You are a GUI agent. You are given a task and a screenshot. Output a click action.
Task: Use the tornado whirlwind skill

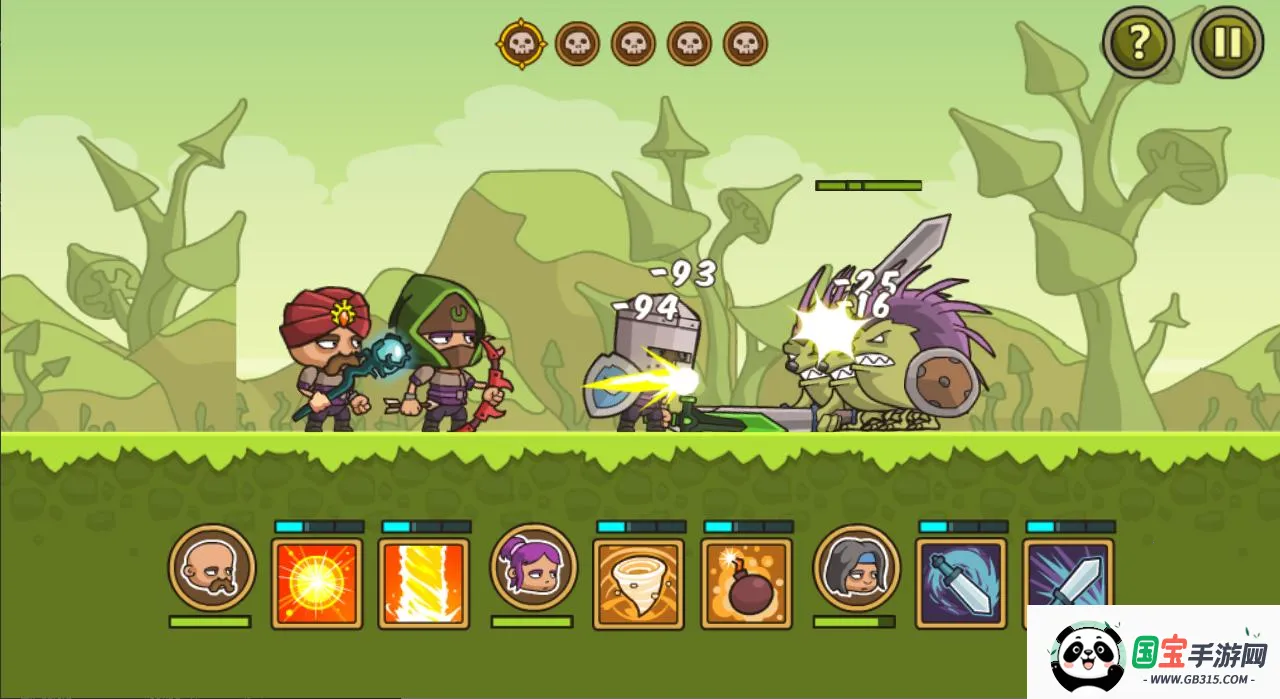[x=639, y=584]
